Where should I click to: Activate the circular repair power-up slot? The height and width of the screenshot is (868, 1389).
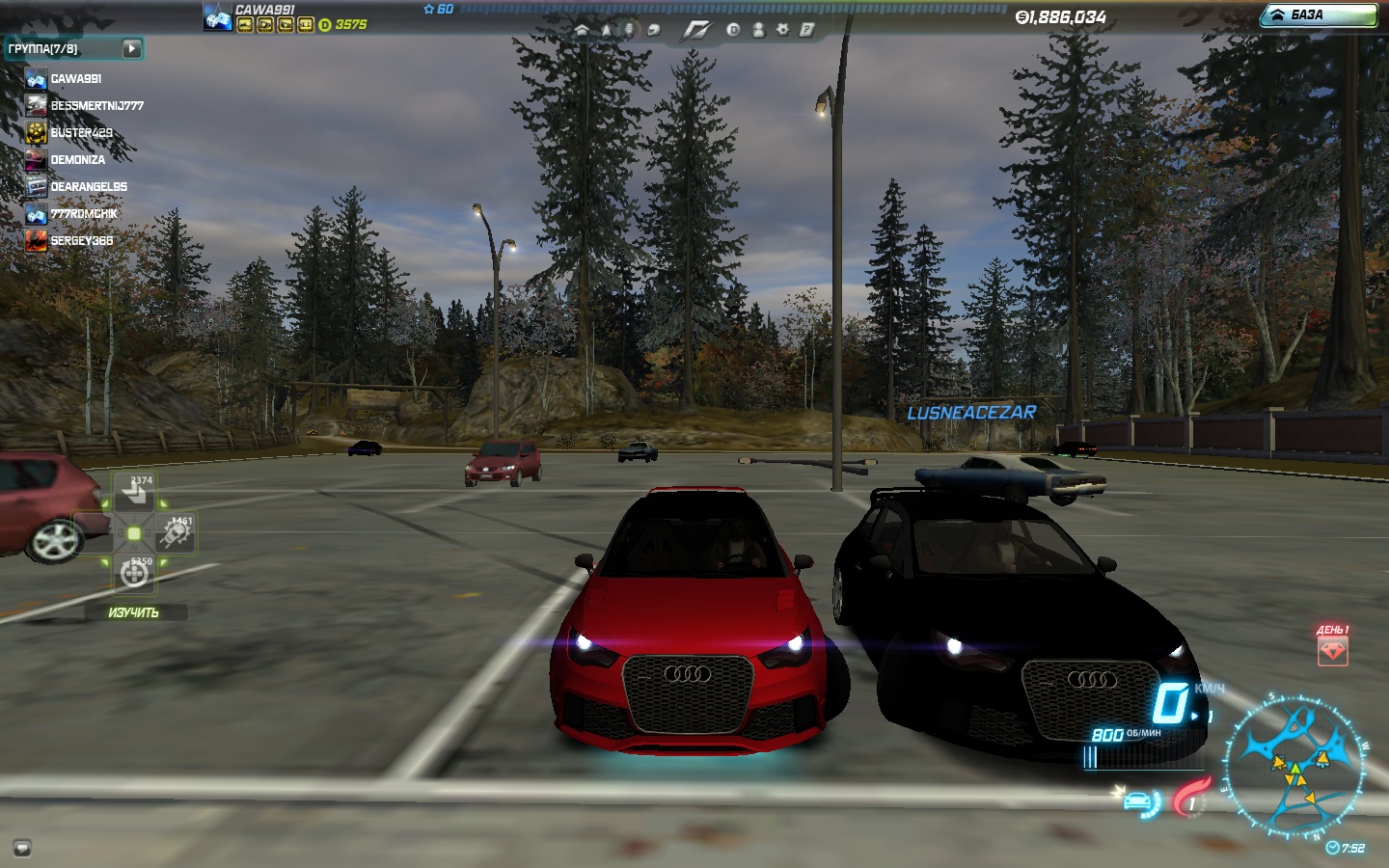[134, 574]
